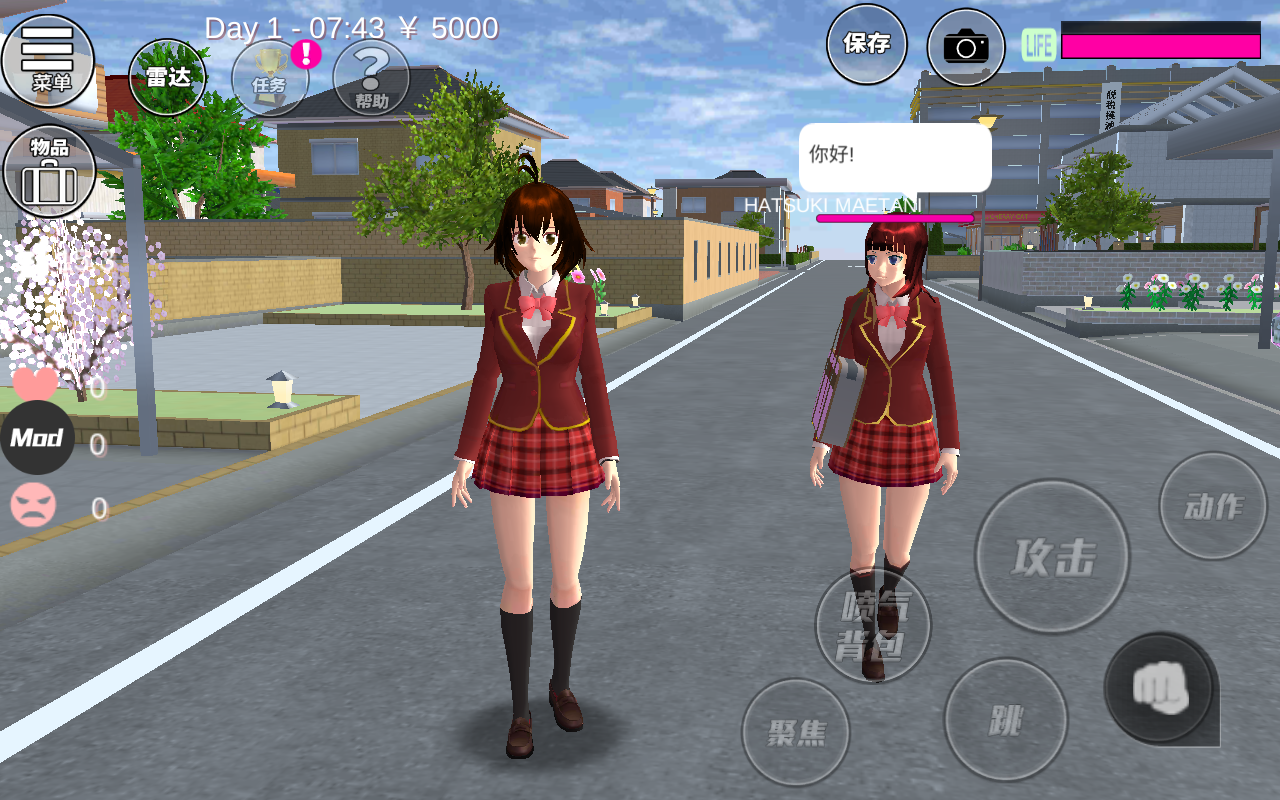Viewport: 1280px width, 800px height.
Task: Activate the 喷气背包 jetpack
Action: pyautogui.click(x=875, y=625)
